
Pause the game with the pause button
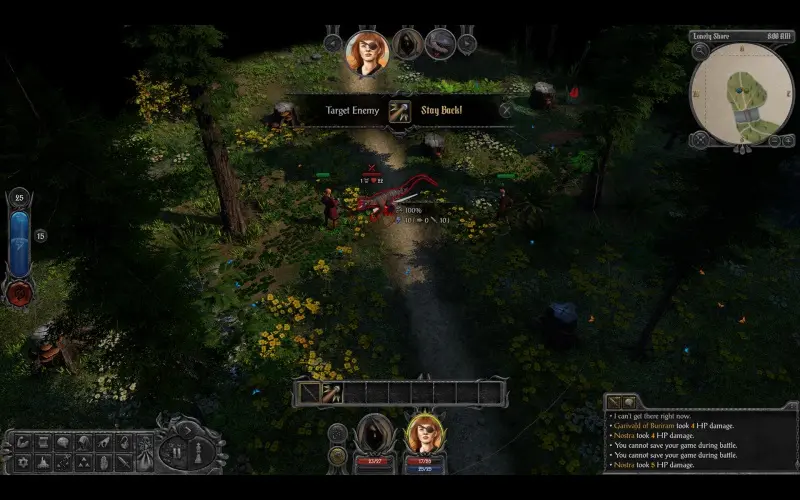tap(178, 451)
